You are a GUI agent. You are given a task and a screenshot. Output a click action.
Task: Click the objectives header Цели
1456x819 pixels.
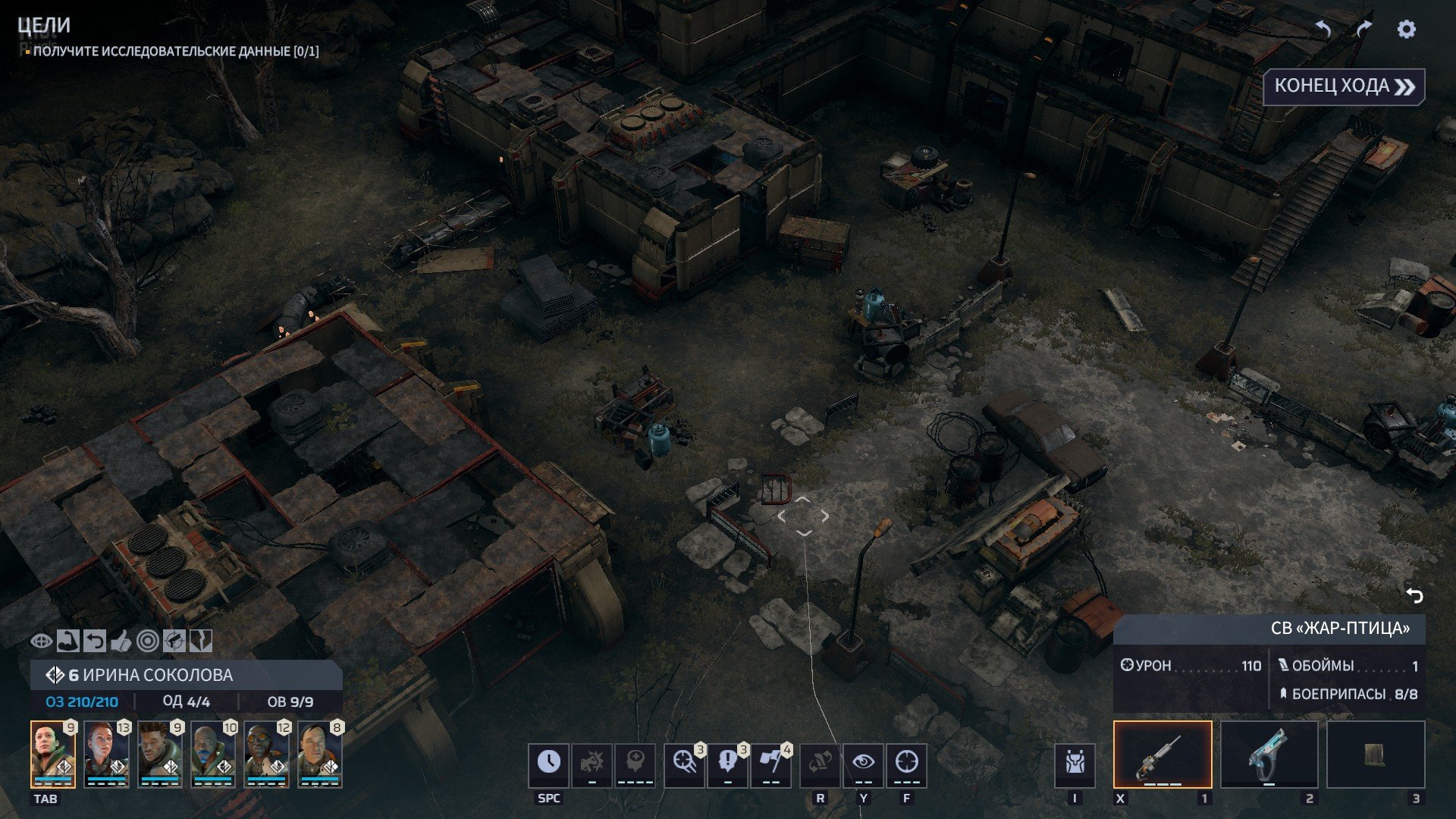[x=44, y=26]
